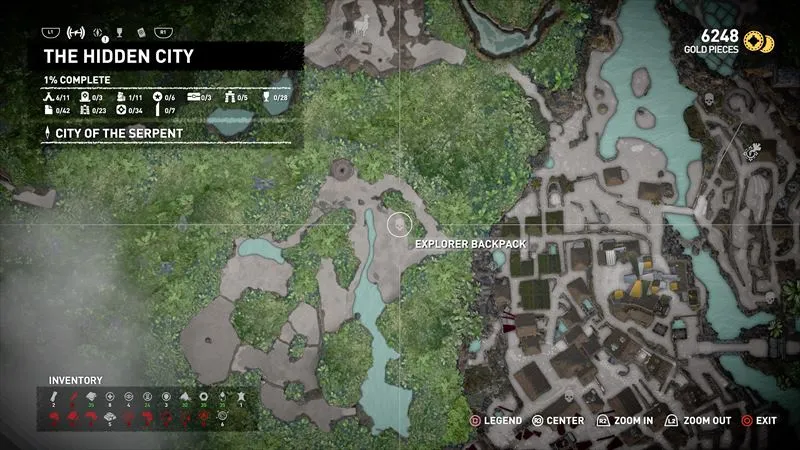
Task: Select the Explorer Backpack map marker
Action: [x=399, y=225]
